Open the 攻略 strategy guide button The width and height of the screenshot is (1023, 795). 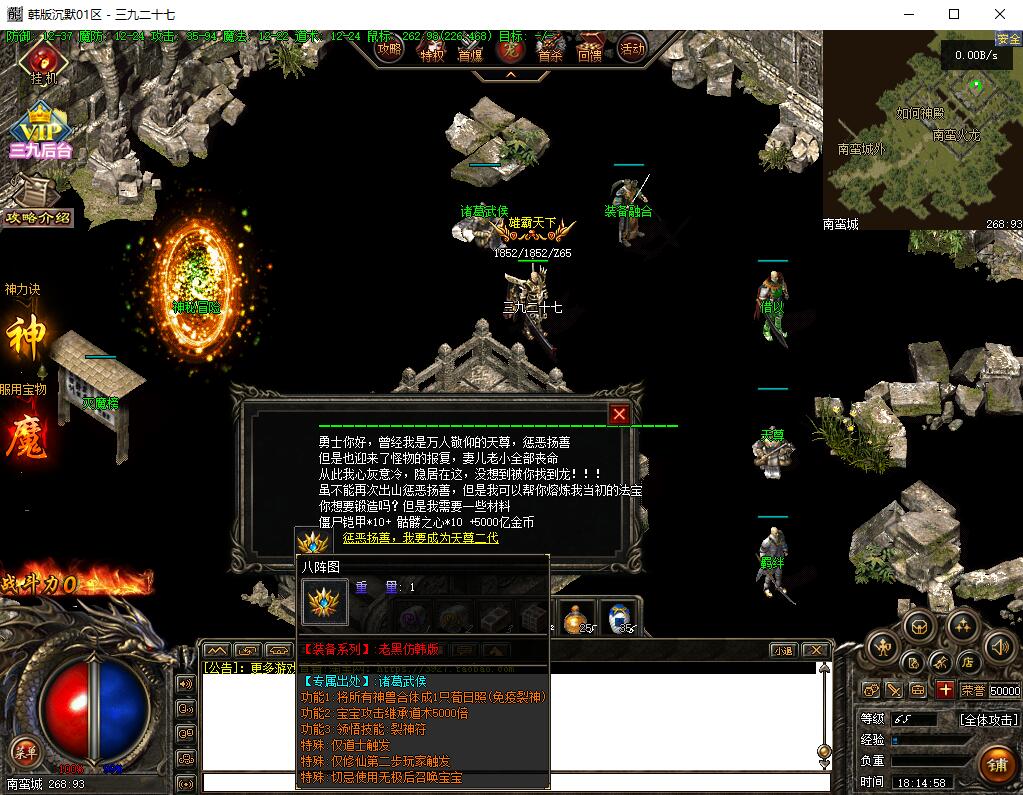(x=389, y=48)
